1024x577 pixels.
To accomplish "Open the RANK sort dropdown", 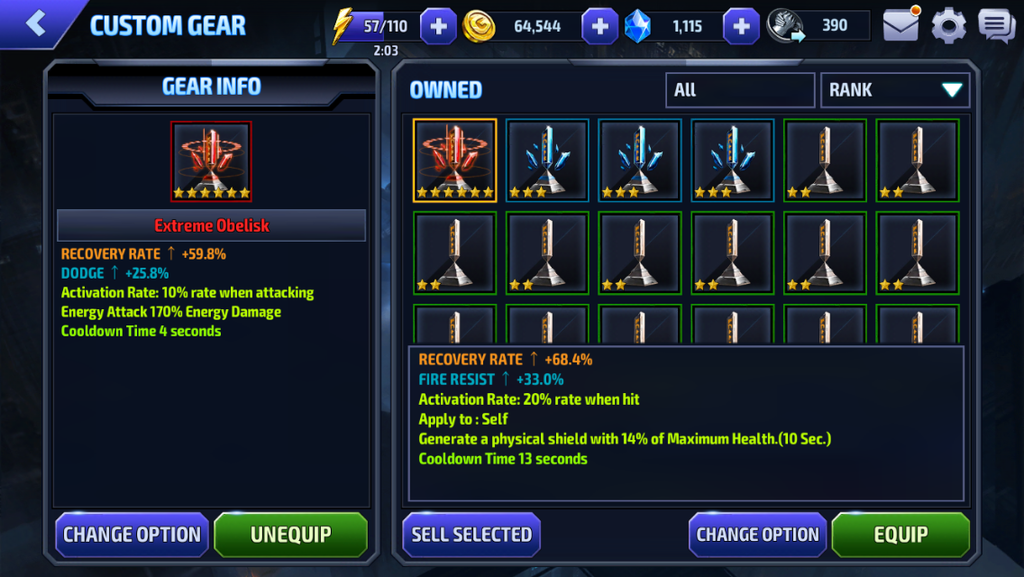I will 894,90.
